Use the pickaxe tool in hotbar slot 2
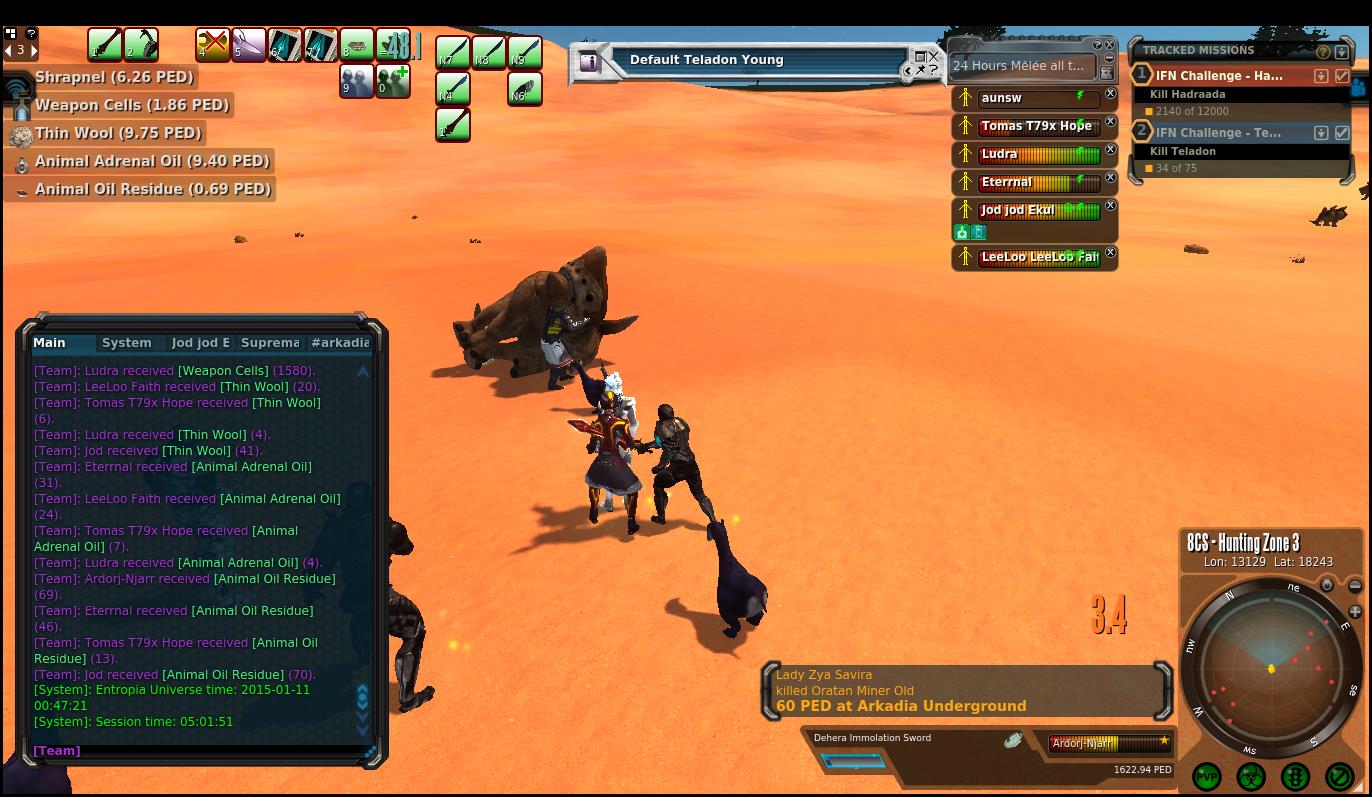Screen dimensions: 1372x797 pos(140,45)
